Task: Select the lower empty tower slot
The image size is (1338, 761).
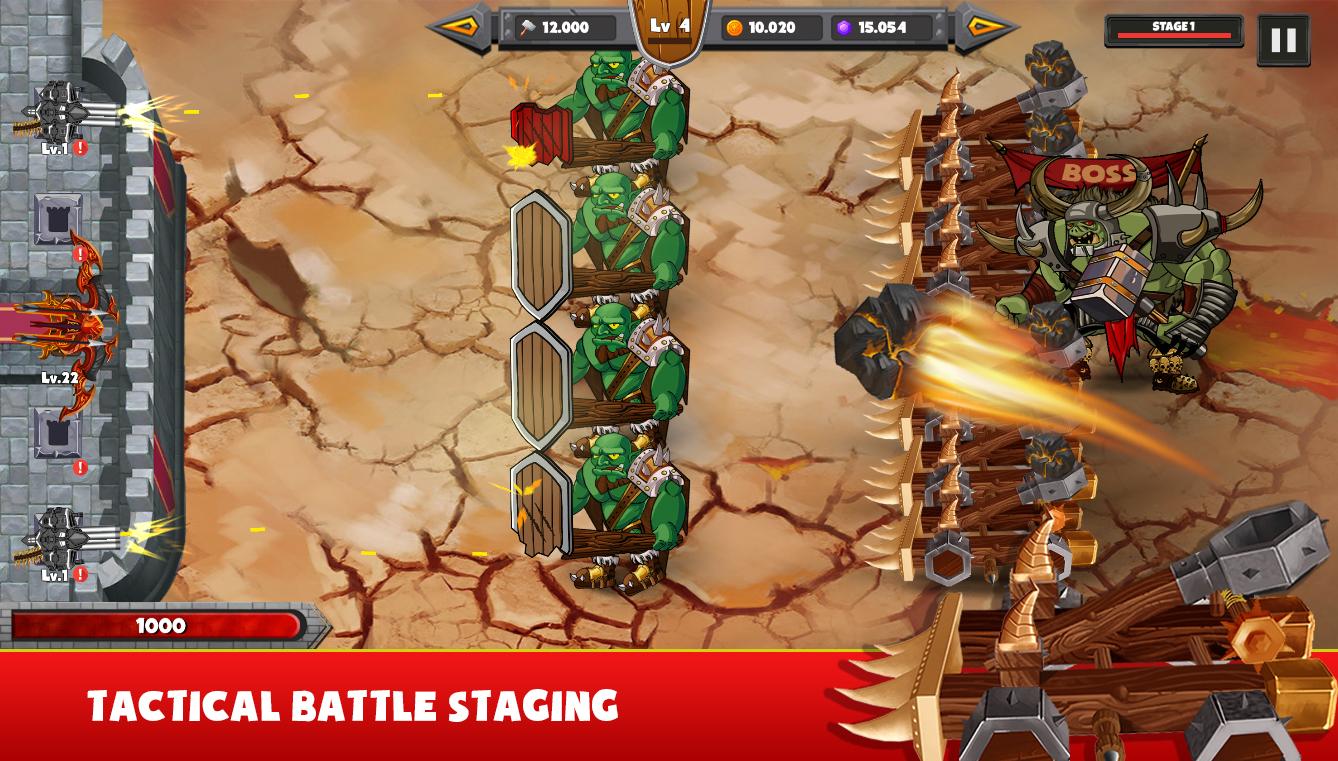Action: coord(55,432)
